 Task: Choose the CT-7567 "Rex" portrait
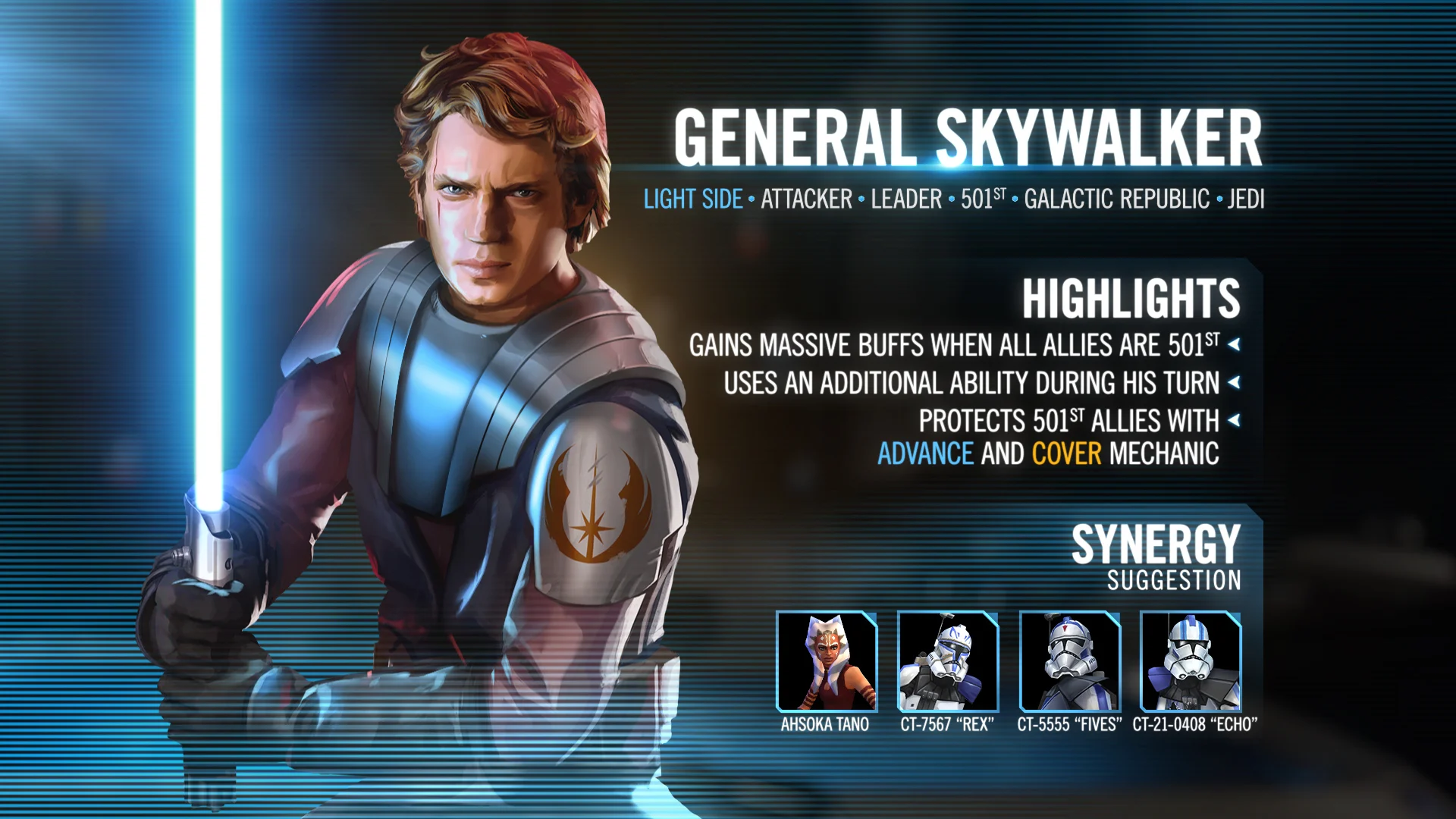tap(948, 661)
